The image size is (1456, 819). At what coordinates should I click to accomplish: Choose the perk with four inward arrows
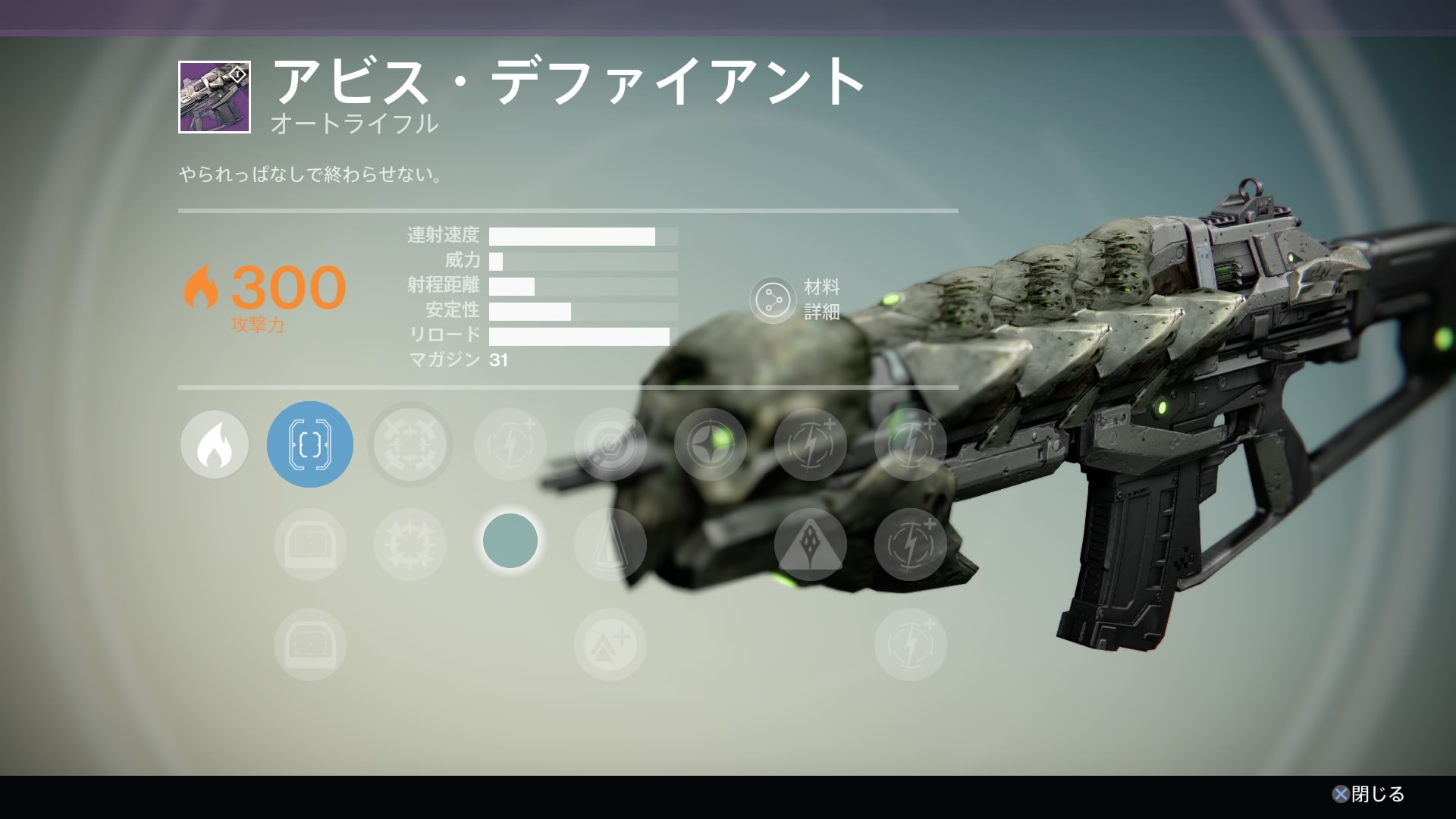[x=410, y=445]
